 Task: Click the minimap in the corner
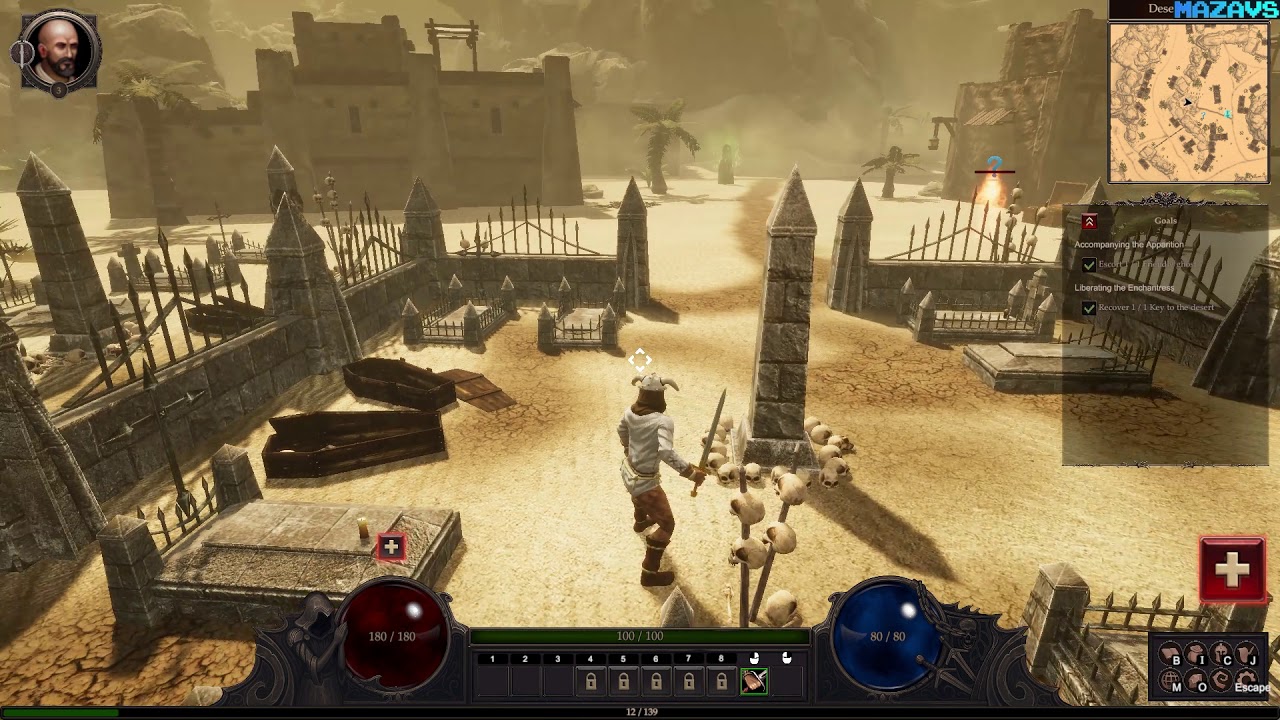pos(1188,102)
